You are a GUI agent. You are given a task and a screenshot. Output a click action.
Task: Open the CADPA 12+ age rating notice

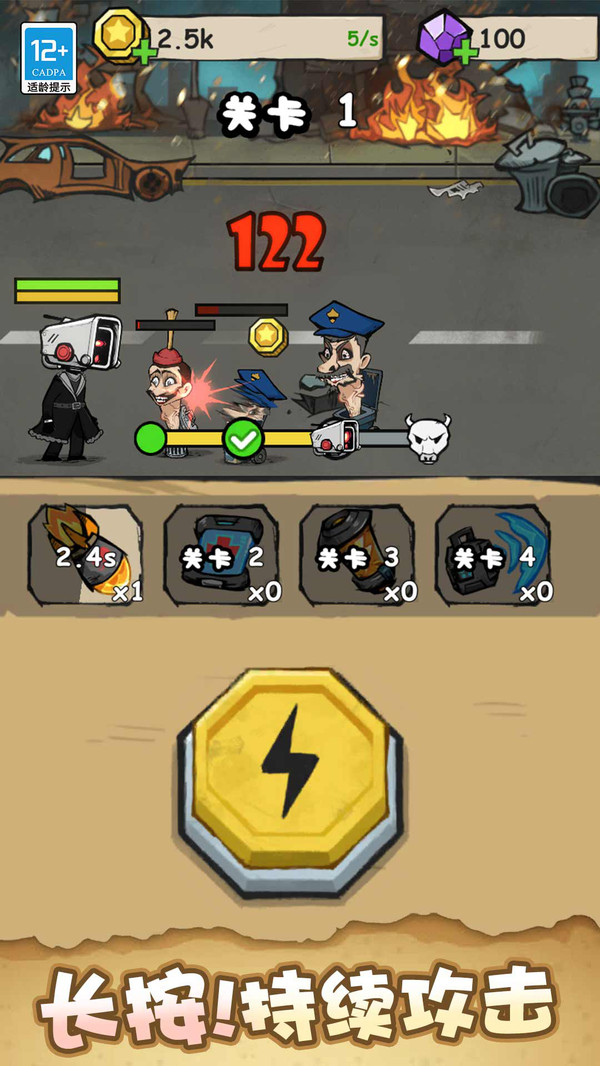(49, 59)
